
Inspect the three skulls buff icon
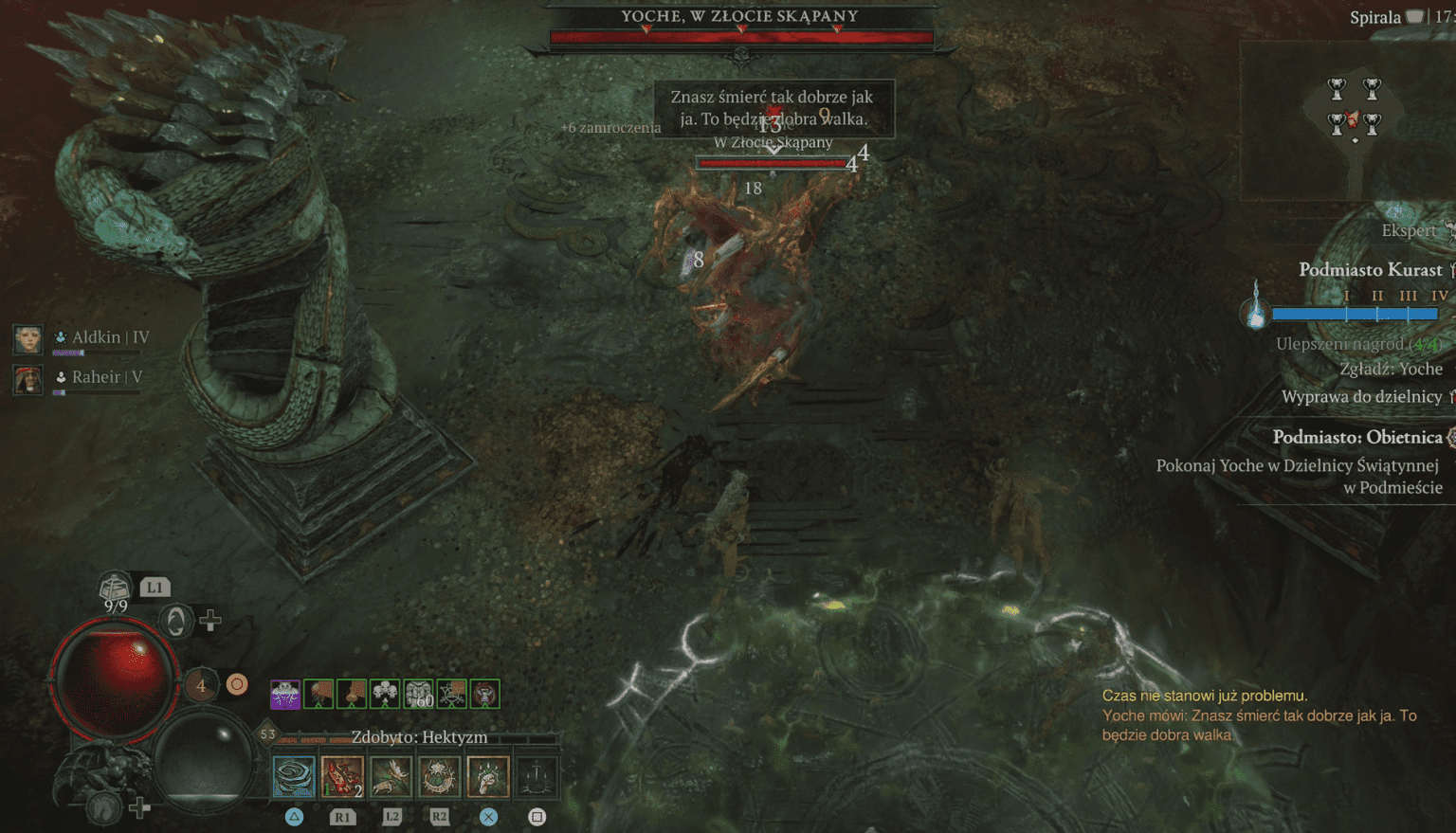tap(385, 694)
